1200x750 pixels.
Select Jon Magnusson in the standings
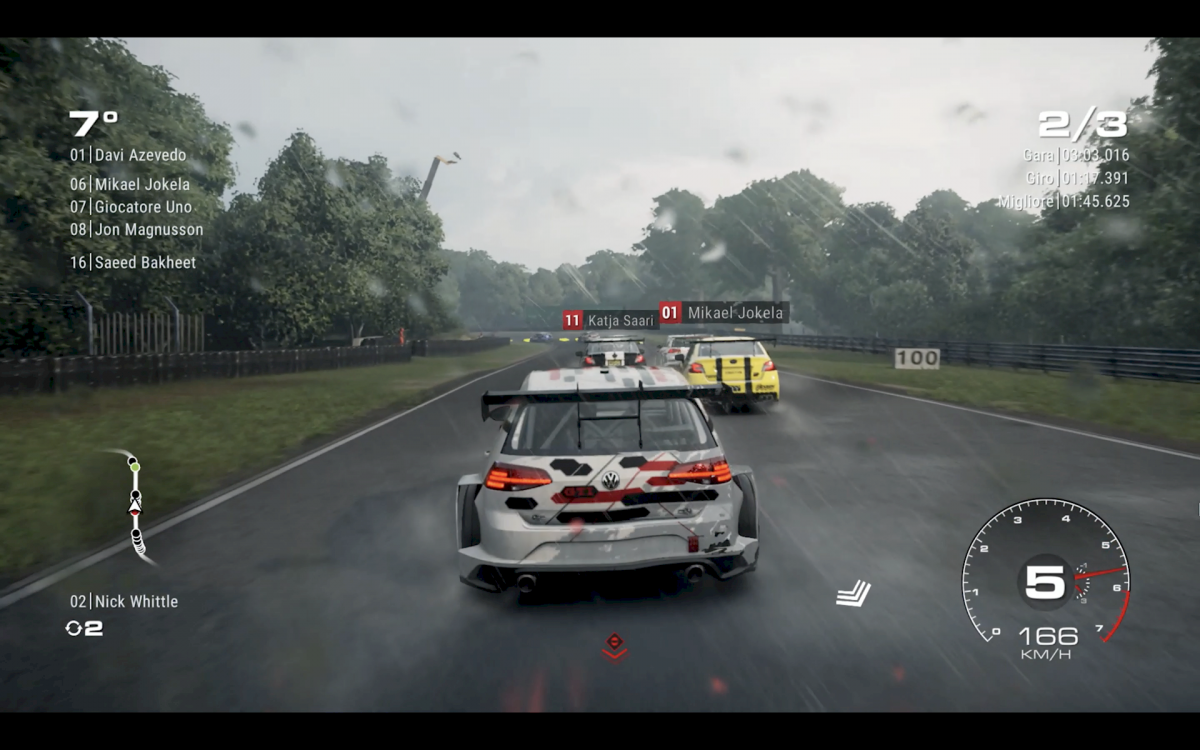(136, 230)
